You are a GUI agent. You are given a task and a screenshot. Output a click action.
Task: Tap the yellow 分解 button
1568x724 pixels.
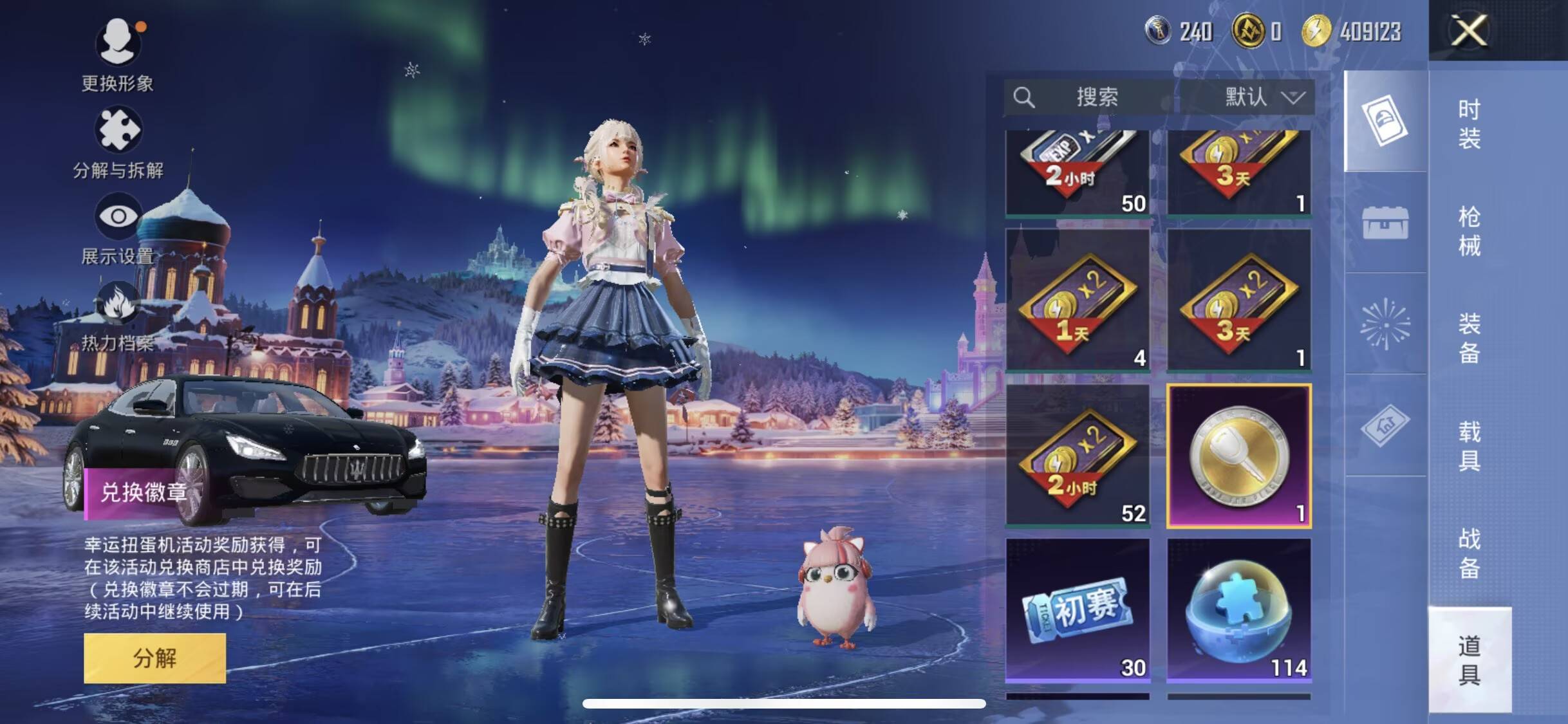pos(154,658)
